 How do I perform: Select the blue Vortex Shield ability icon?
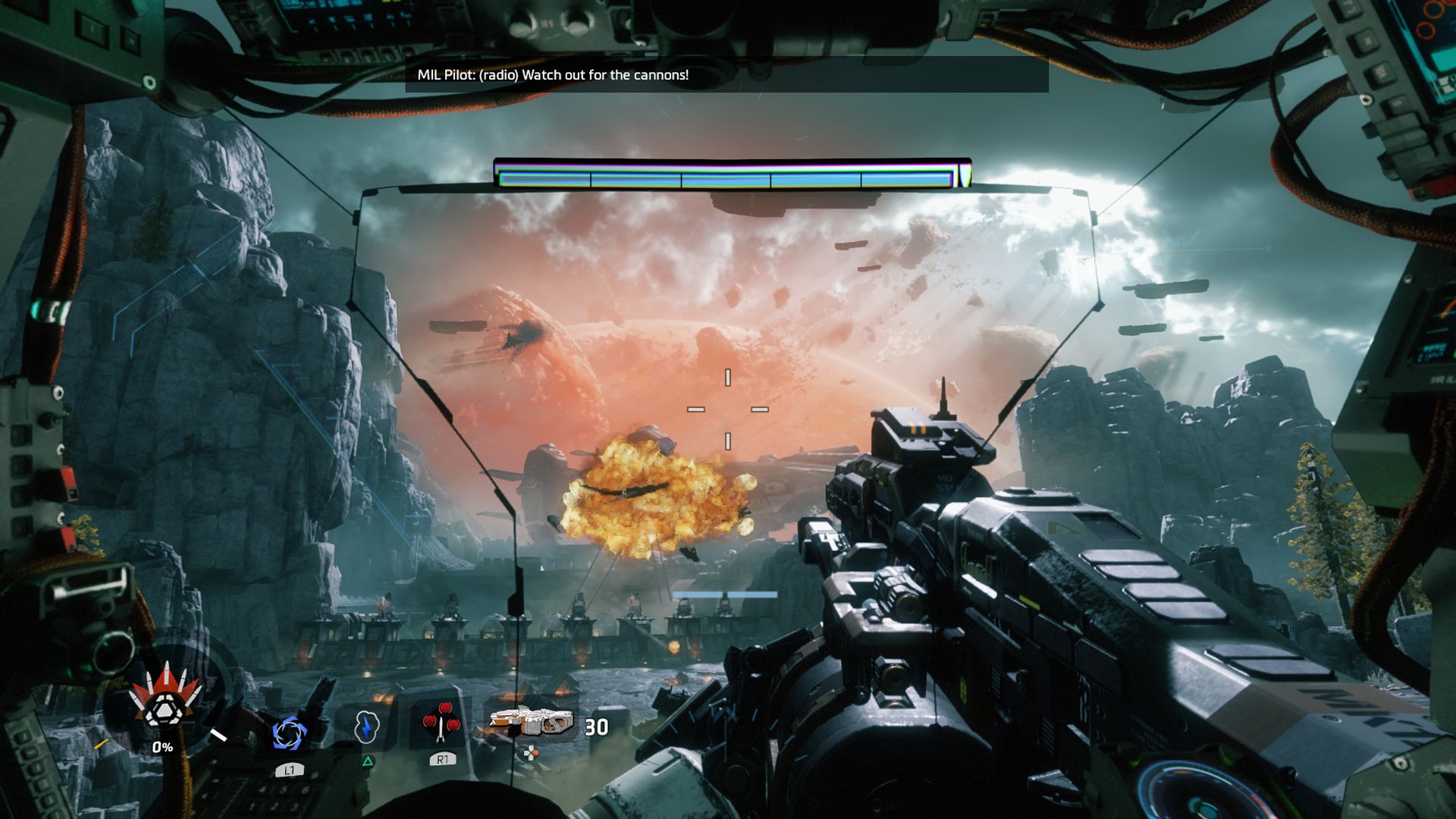point(289,733)
